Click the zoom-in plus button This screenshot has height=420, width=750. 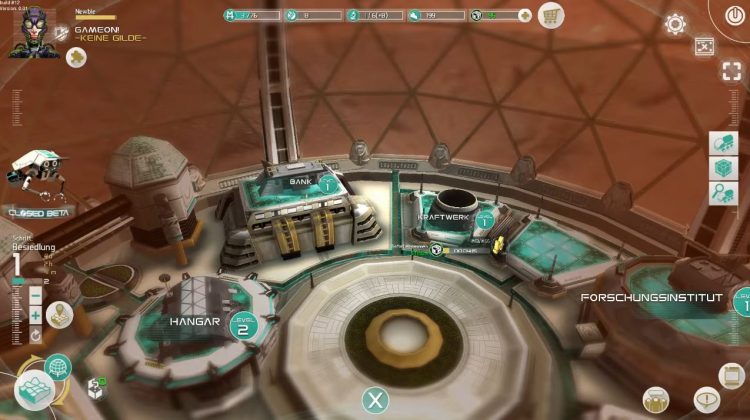[x=35, y=315]
